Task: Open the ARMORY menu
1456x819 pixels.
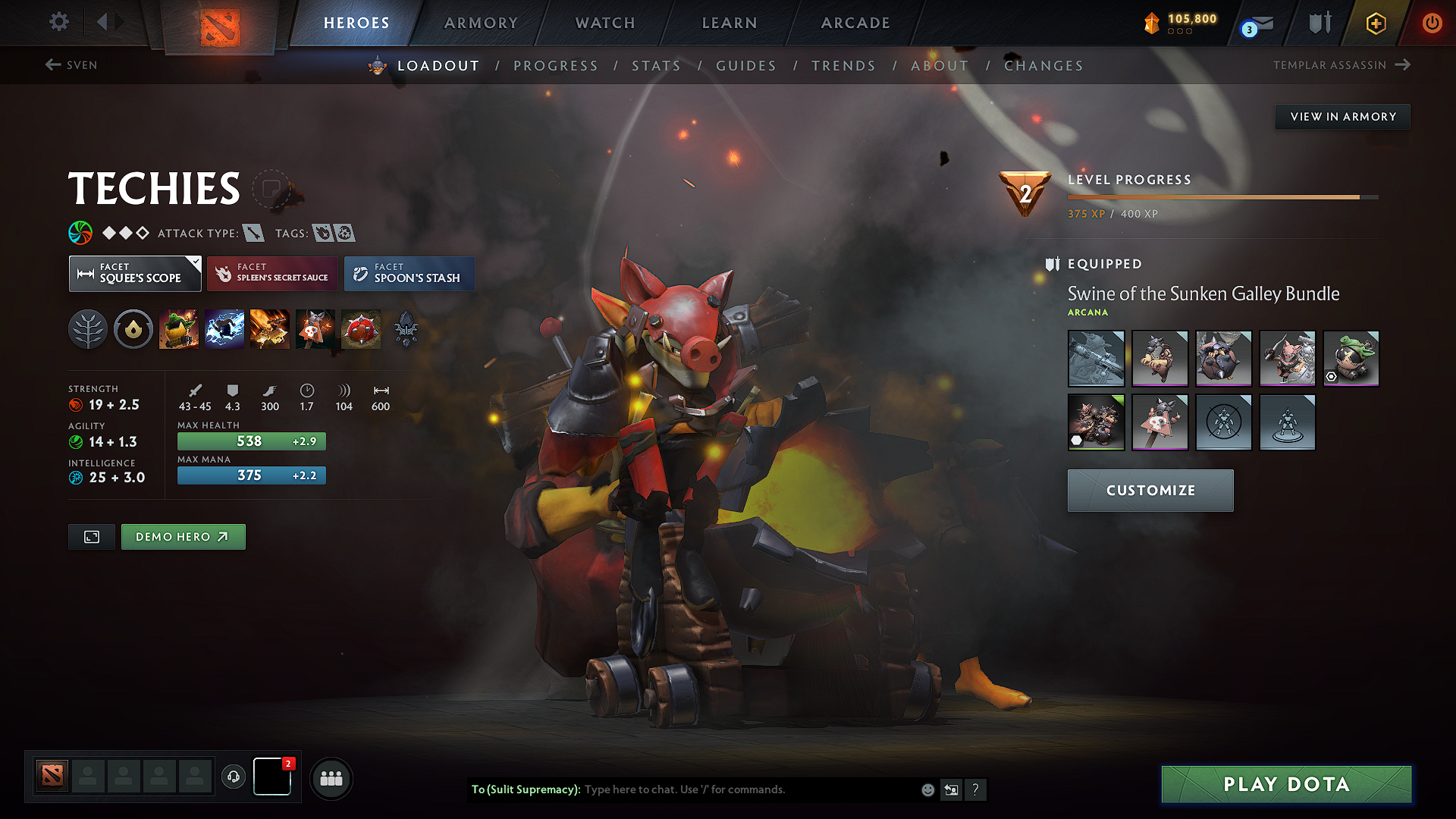Action: pyautogui.click(x=481, y=23)
